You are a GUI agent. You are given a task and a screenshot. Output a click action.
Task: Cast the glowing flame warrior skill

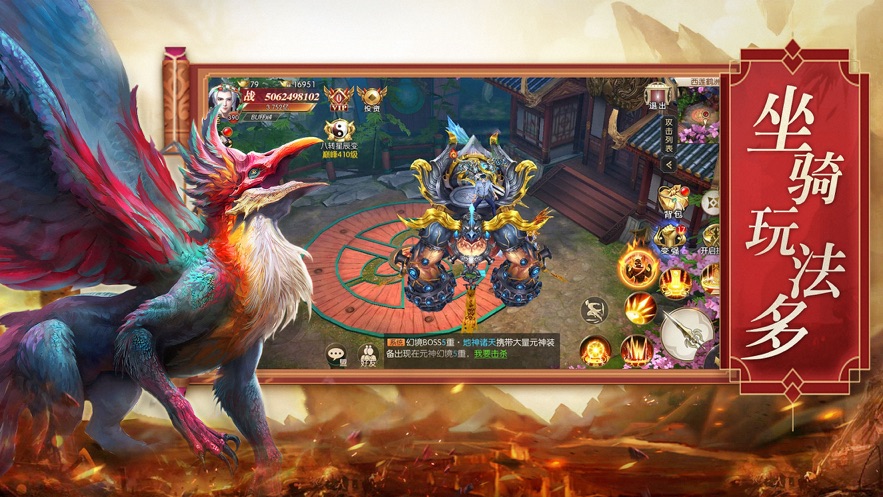pyautogui.click(x=634, y=266)
